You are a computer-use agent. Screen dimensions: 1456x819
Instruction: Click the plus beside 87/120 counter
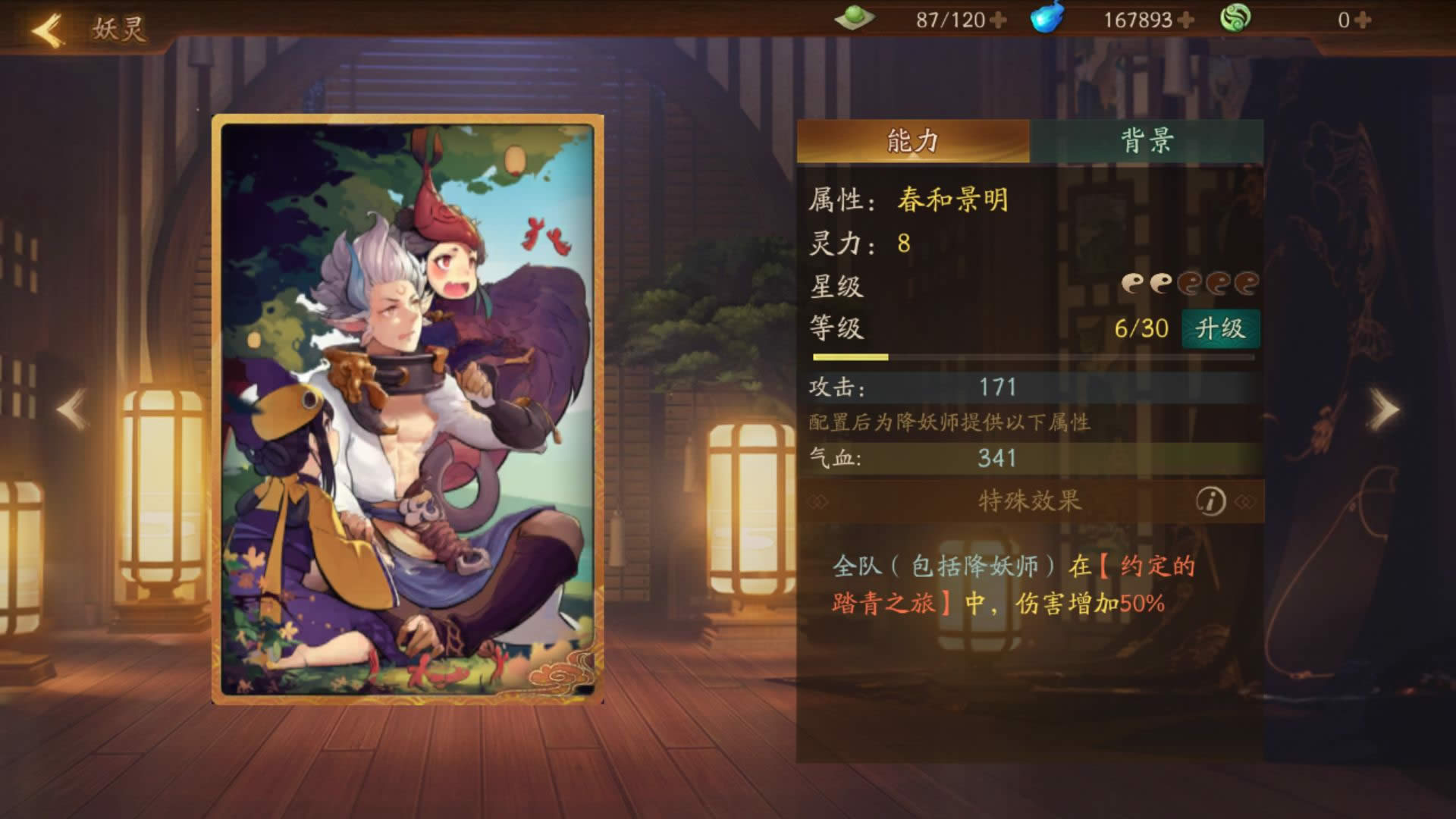coord(999,21)
